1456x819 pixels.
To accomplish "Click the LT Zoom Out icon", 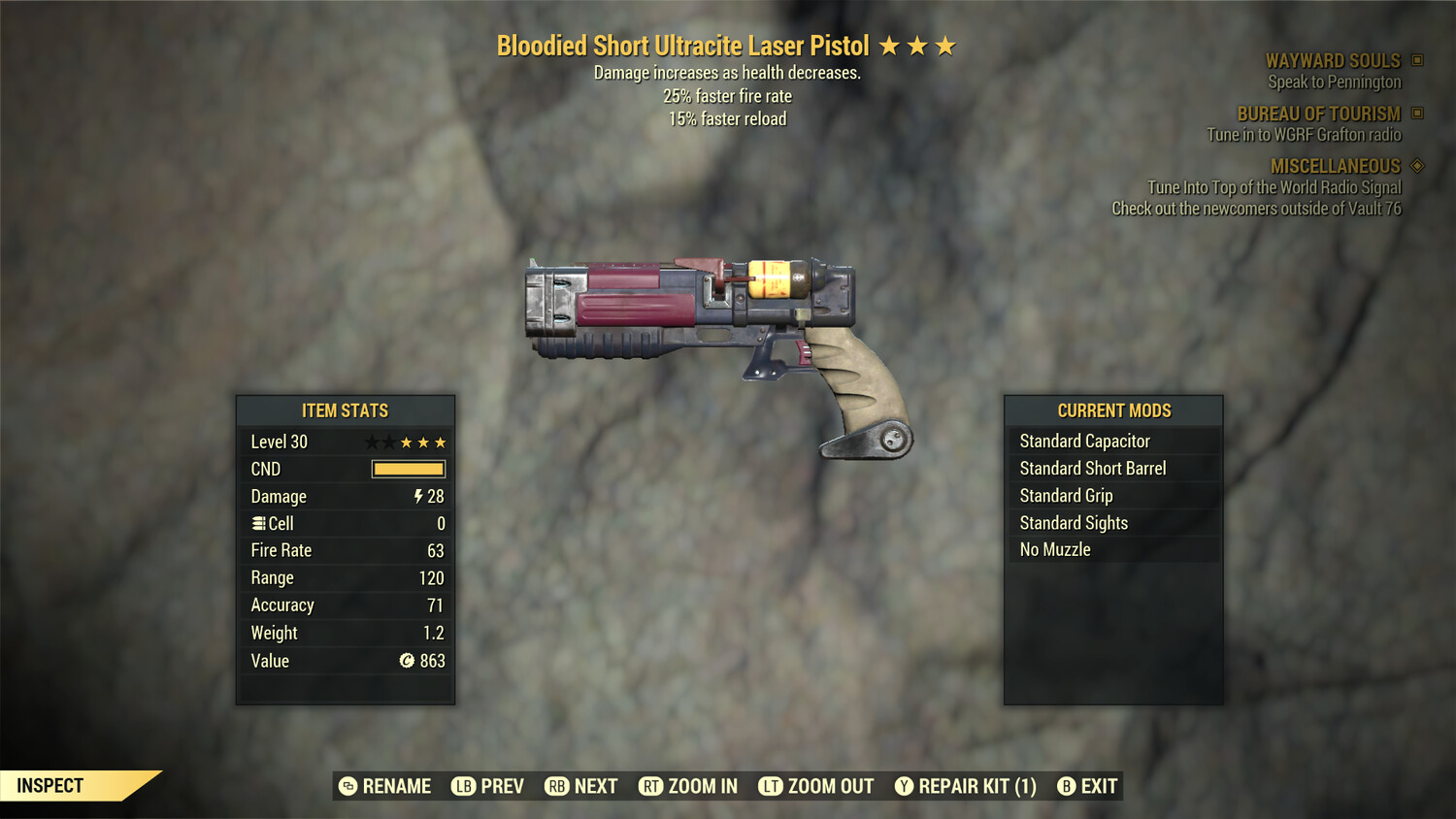I will pos(770,786).
